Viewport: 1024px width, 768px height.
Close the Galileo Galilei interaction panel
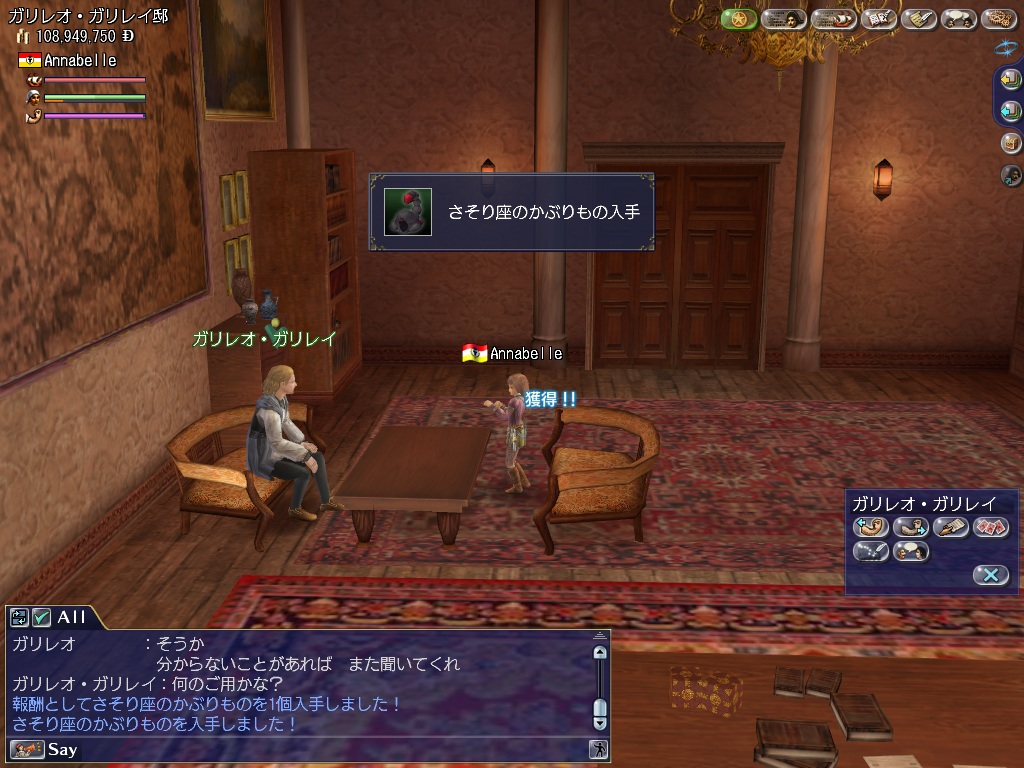click(x=990, y=574)
